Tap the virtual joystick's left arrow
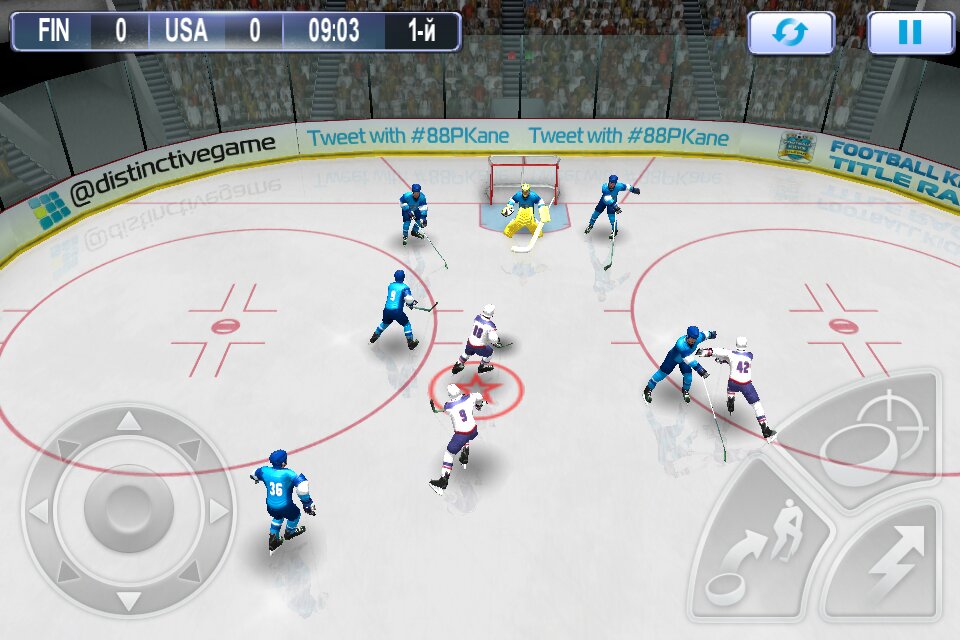The image size is (960, 640). point(38,512)
